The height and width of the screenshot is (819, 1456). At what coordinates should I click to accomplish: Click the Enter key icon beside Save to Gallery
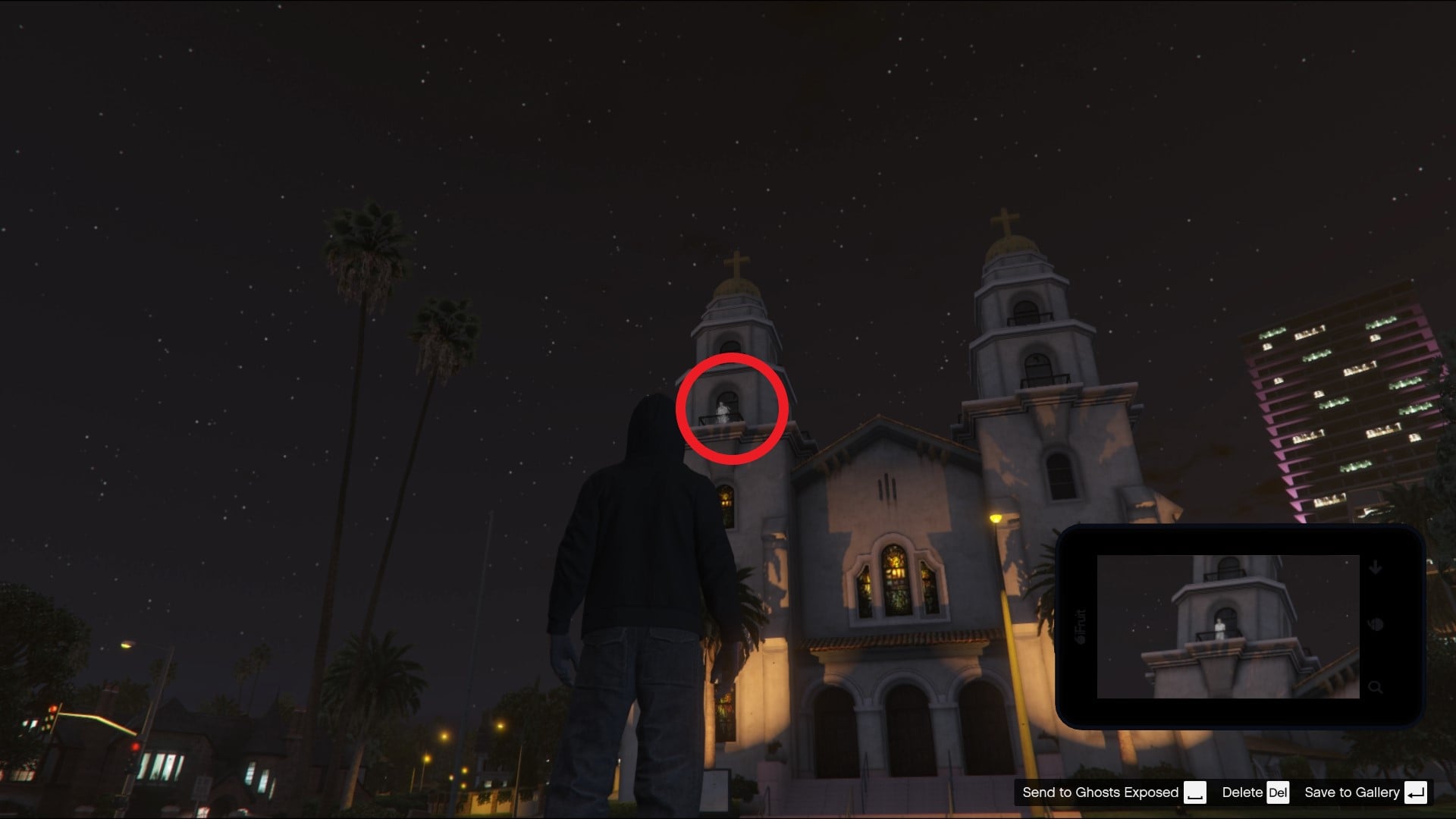(x=1415, y=792)
